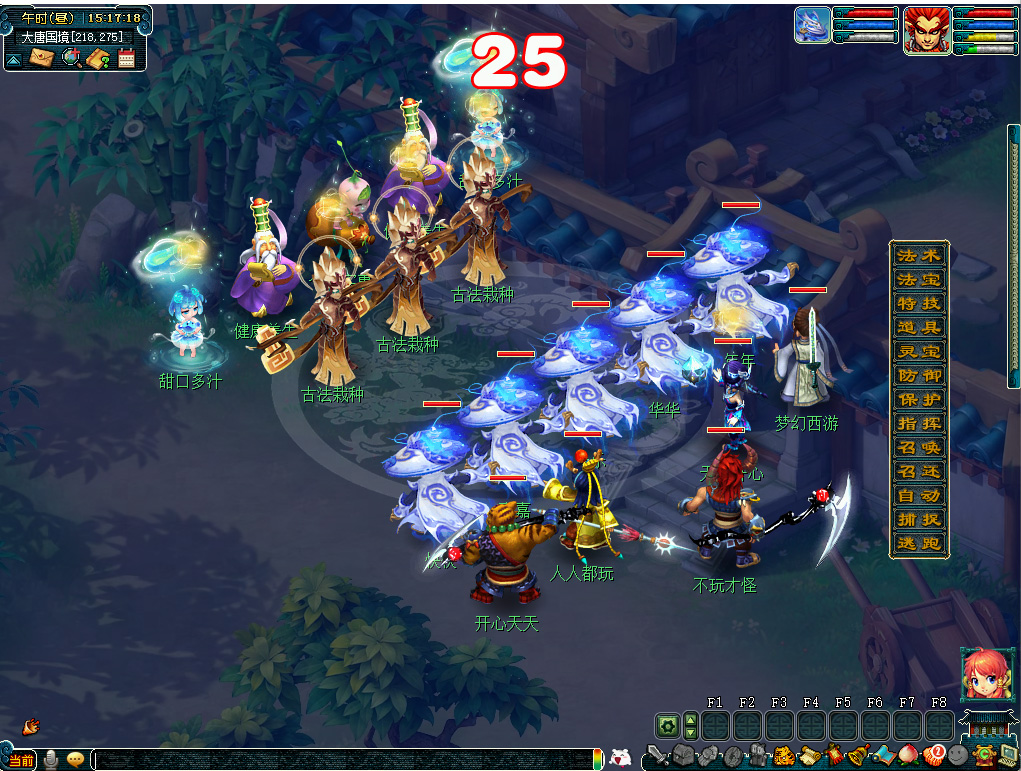Choose 防御 to defend this turn
This screenshot has height=771, width=1021.
pos(918,375)
